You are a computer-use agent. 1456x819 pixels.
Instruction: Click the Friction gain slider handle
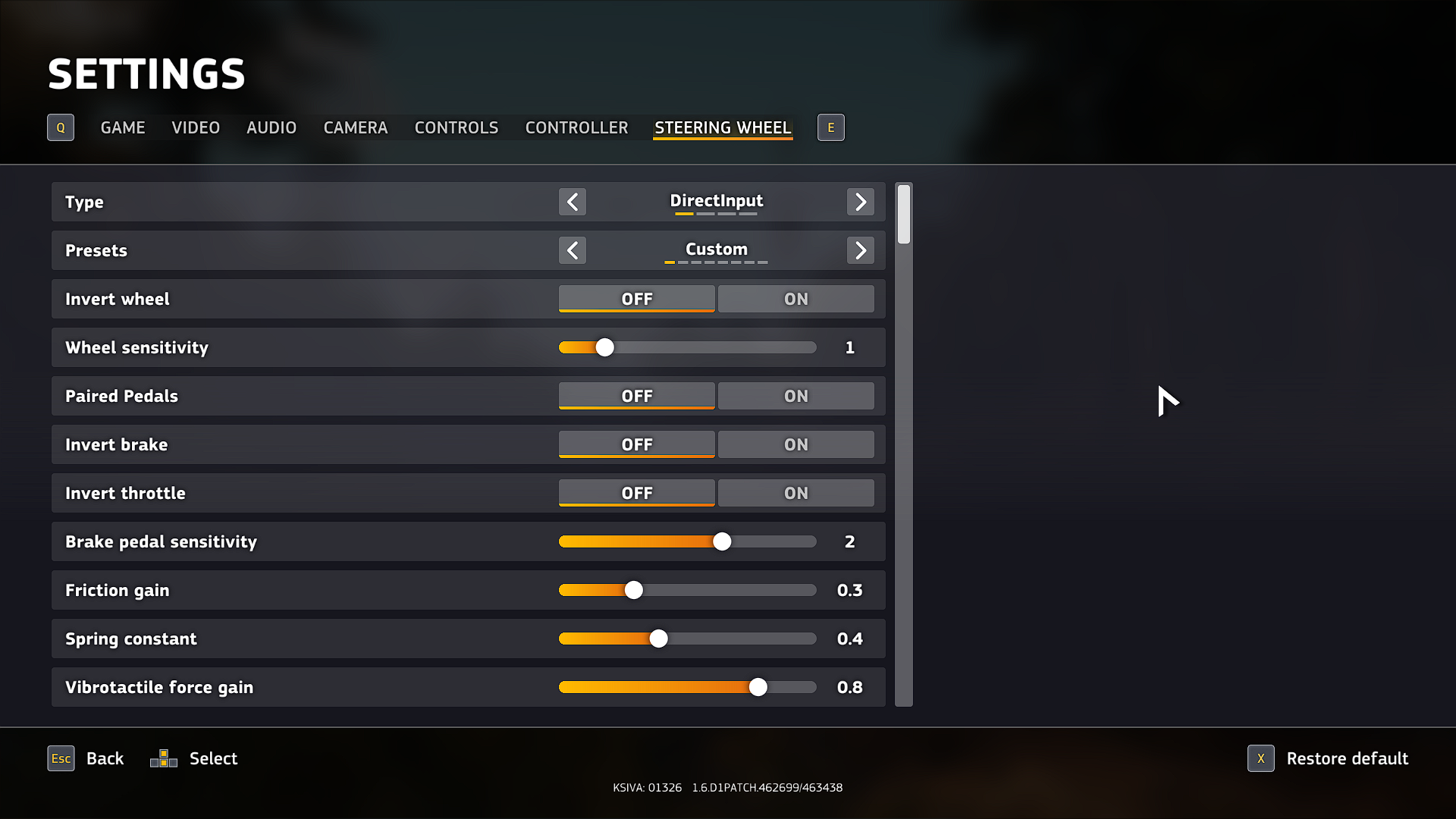pyautogui.click(x=634, y=590)
